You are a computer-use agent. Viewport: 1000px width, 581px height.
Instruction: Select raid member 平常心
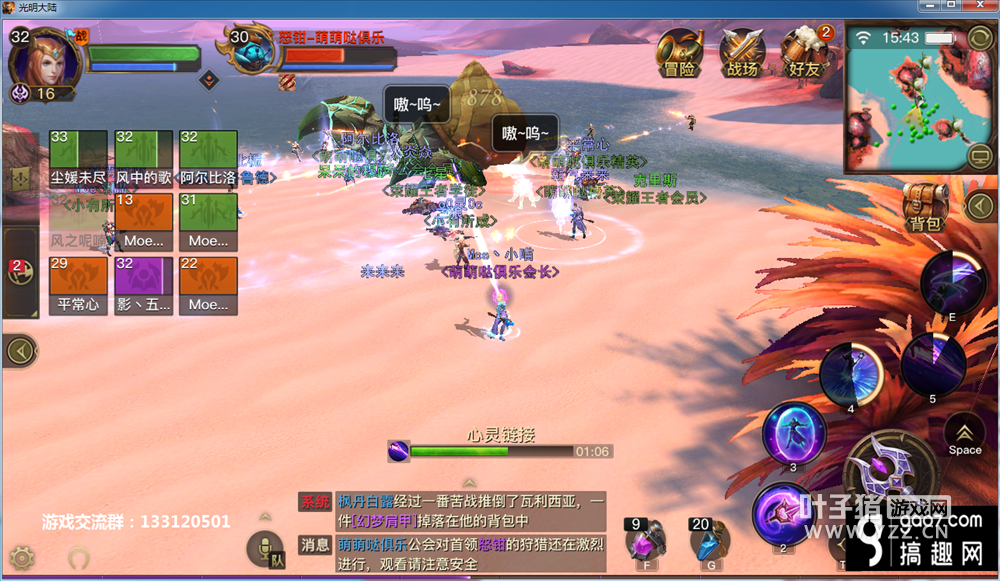pos(77,286)
